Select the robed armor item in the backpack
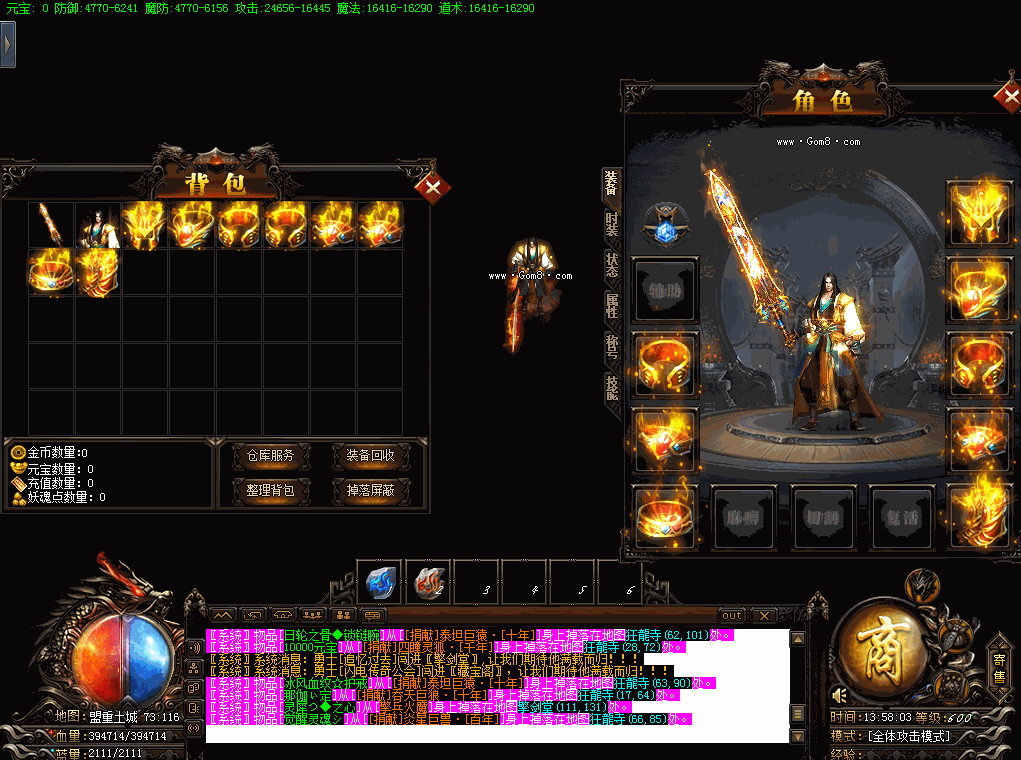 tap(98, 225)
